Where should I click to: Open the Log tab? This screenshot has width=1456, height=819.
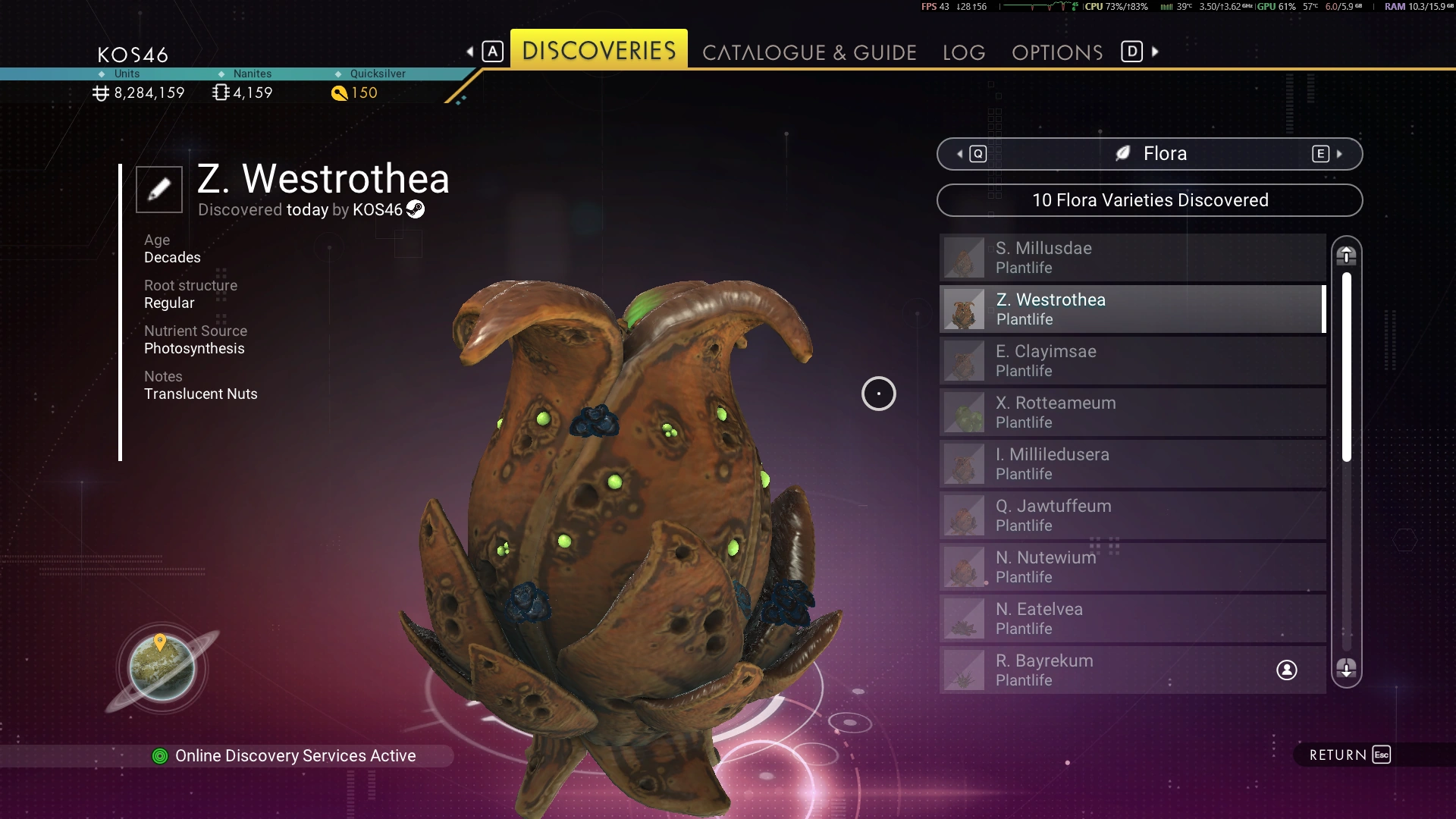964,52
